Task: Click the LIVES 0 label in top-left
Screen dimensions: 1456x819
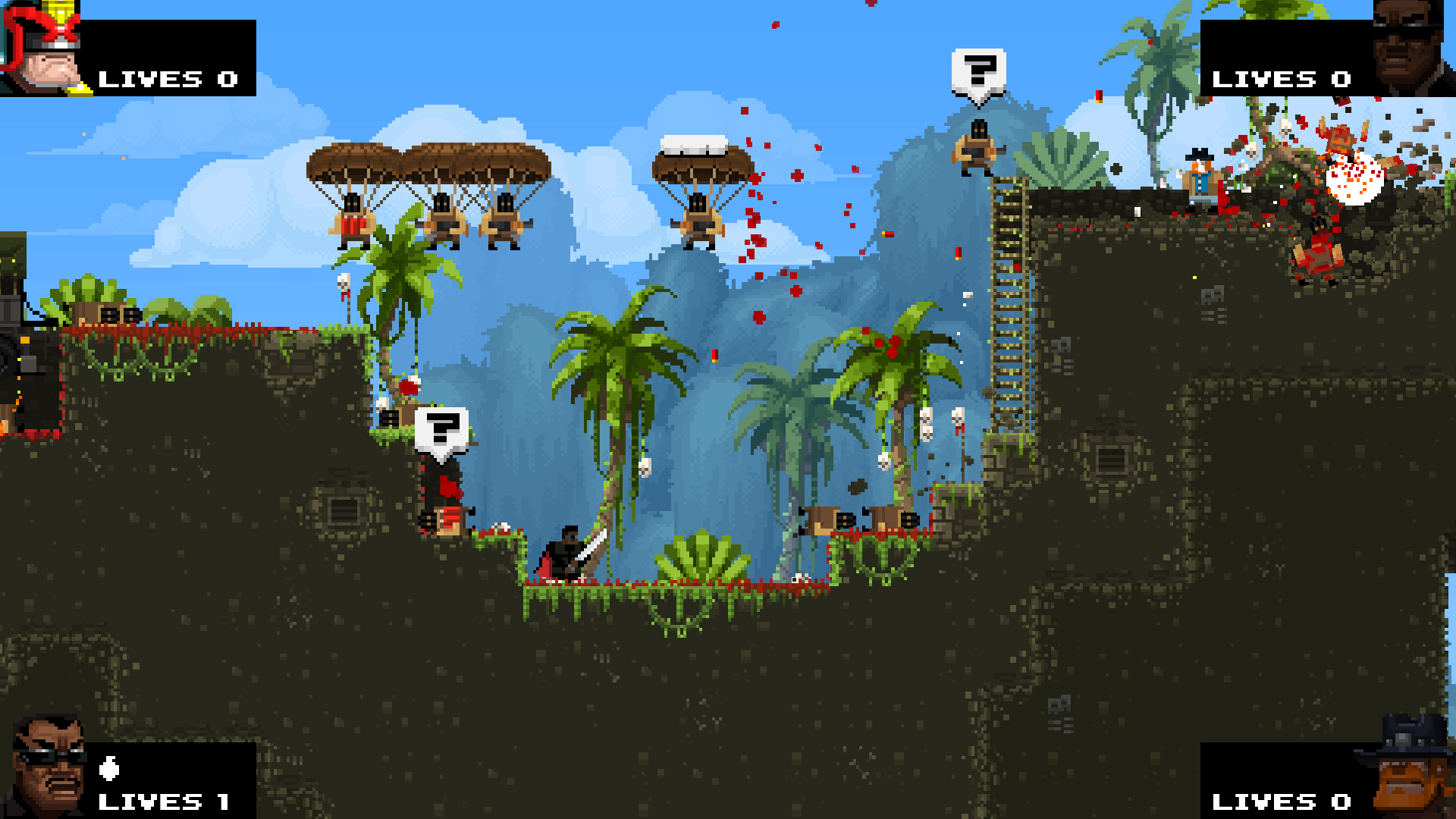Action: (167, 79)
